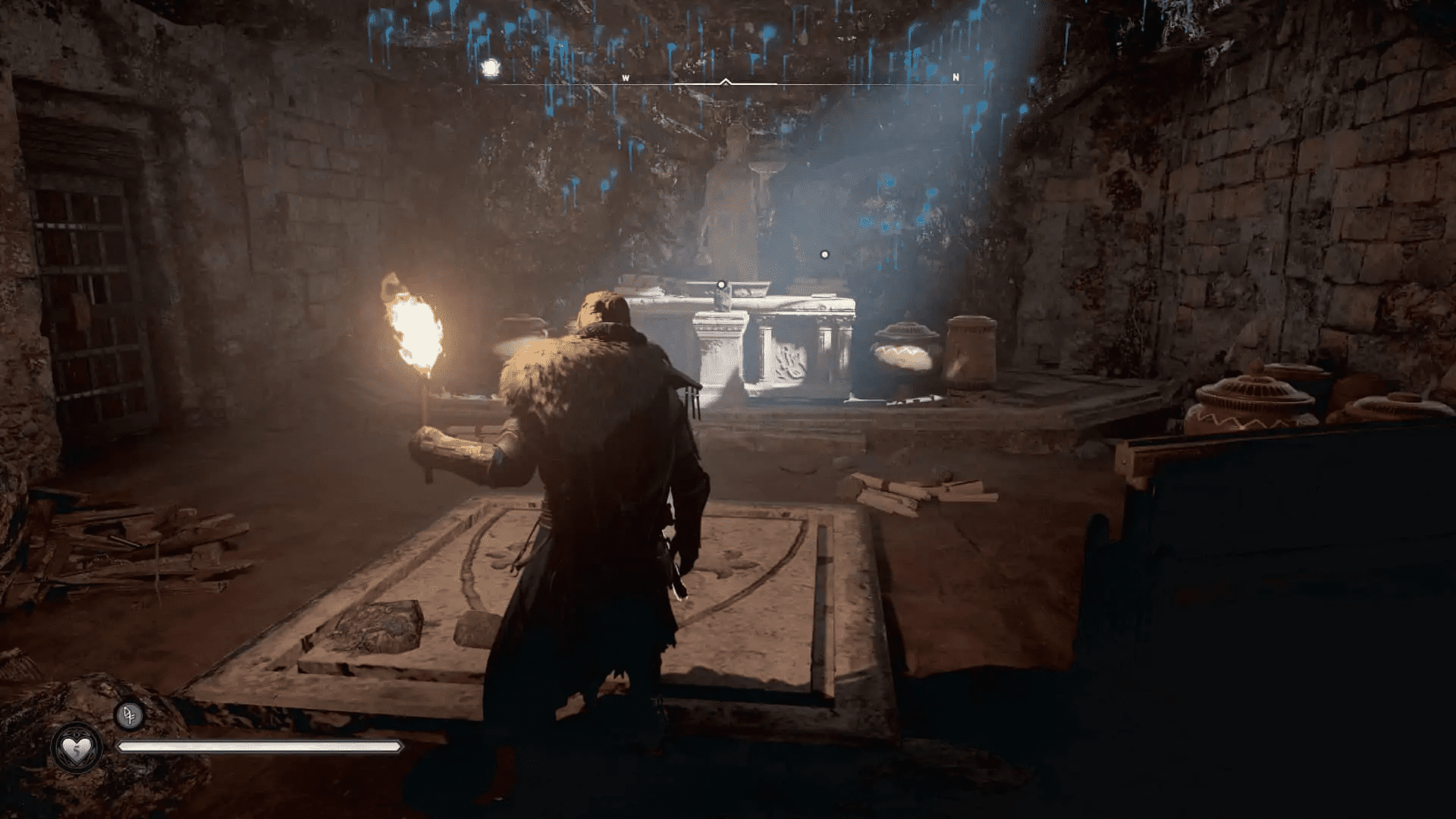
Task: Click the white chevron at the compass center
Action: pos(726,80)
